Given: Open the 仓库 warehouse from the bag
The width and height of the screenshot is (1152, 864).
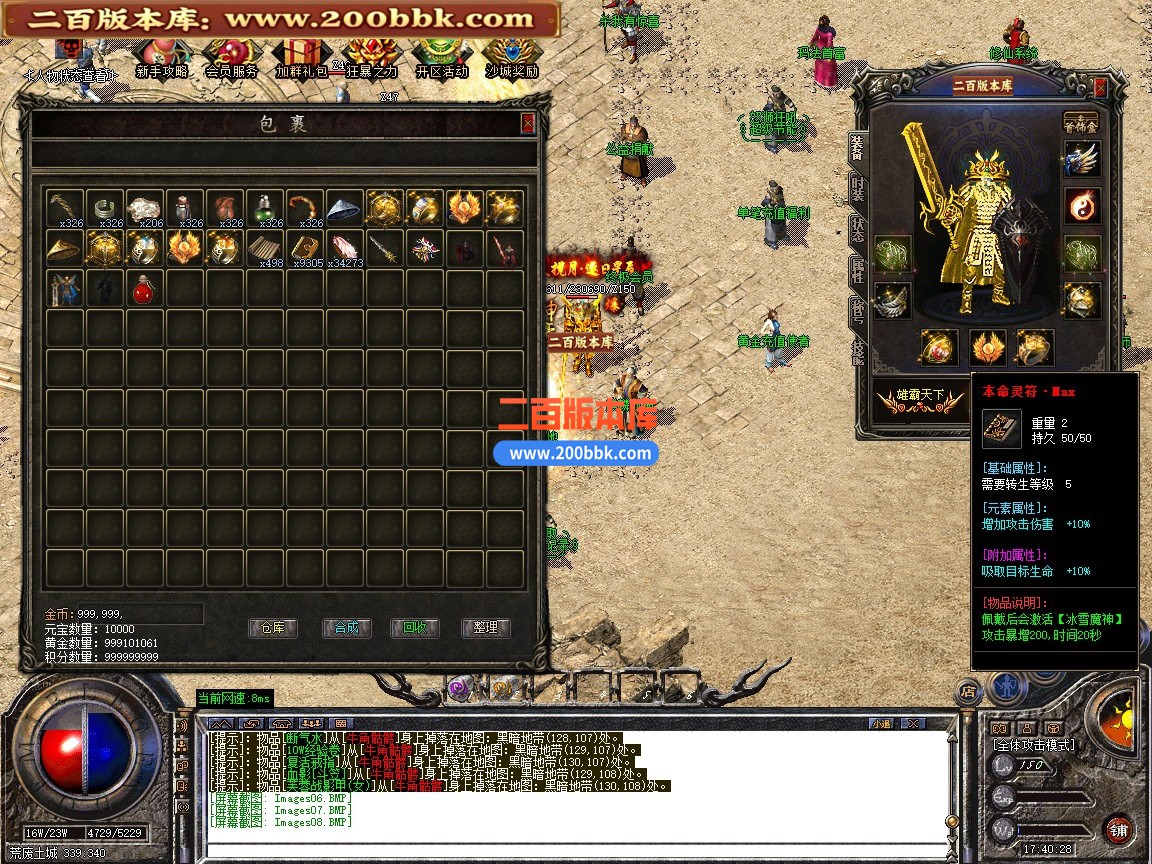Looking at the screenshot, I should (273, 628).
